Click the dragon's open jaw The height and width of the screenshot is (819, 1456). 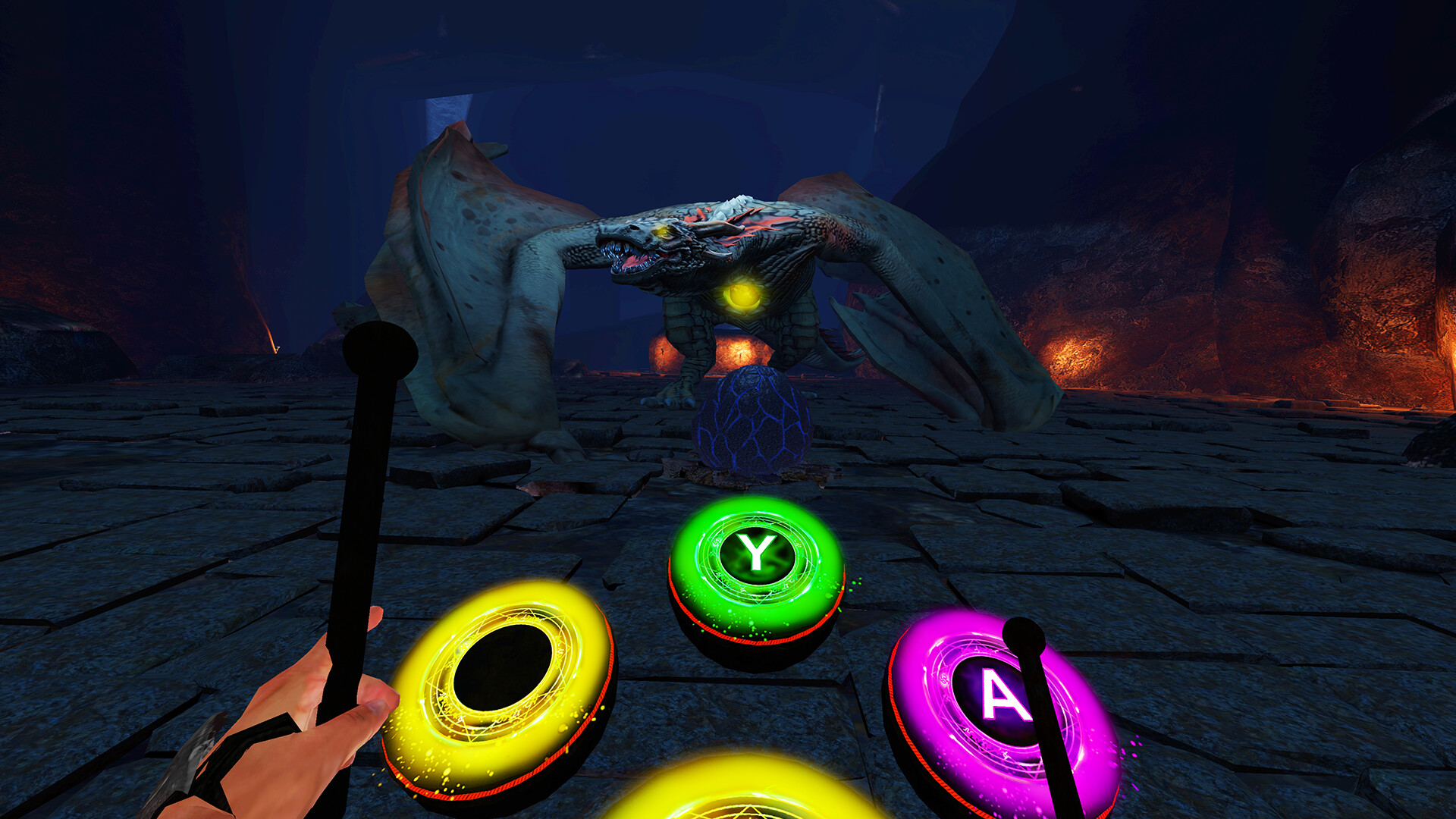click(x=633, y=262)
